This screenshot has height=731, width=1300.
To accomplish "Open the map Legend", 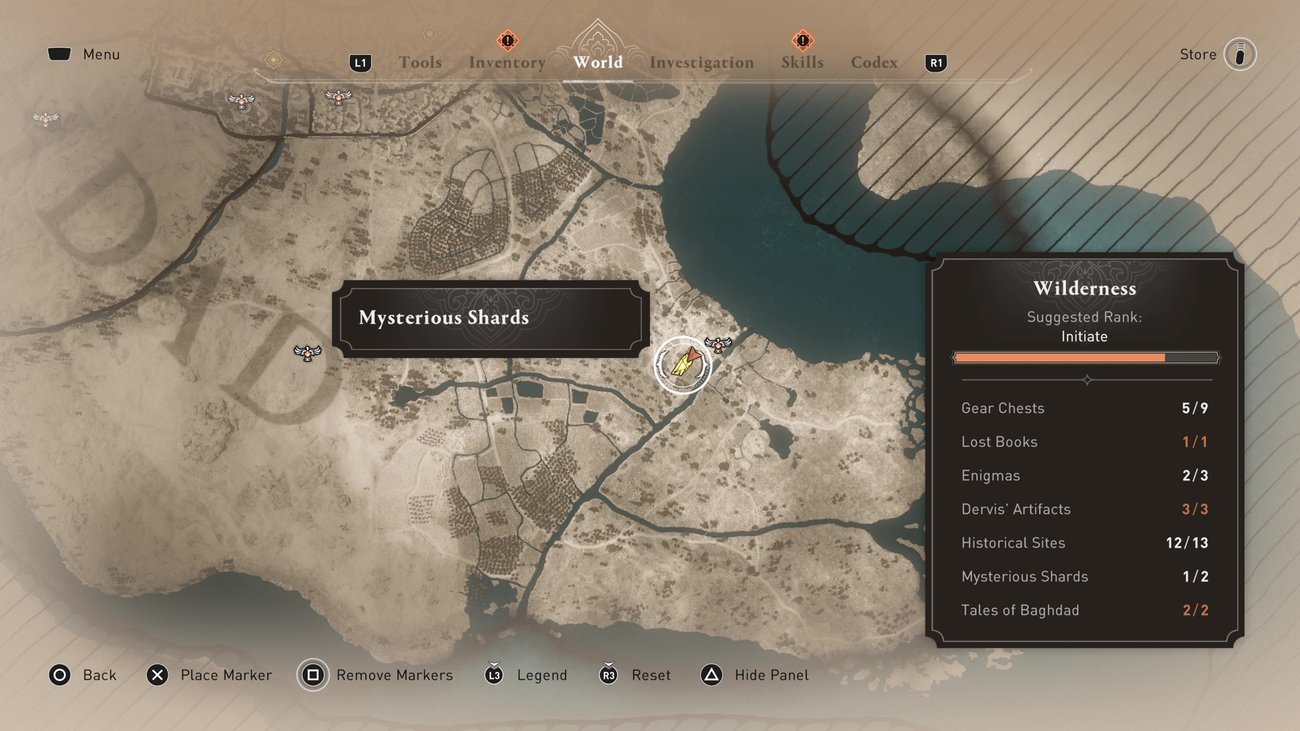I will click(x=526, y=675).
